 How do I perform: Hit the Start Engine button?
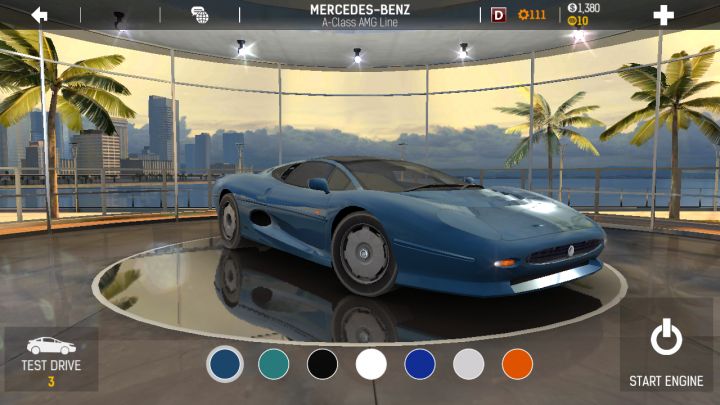666,353
